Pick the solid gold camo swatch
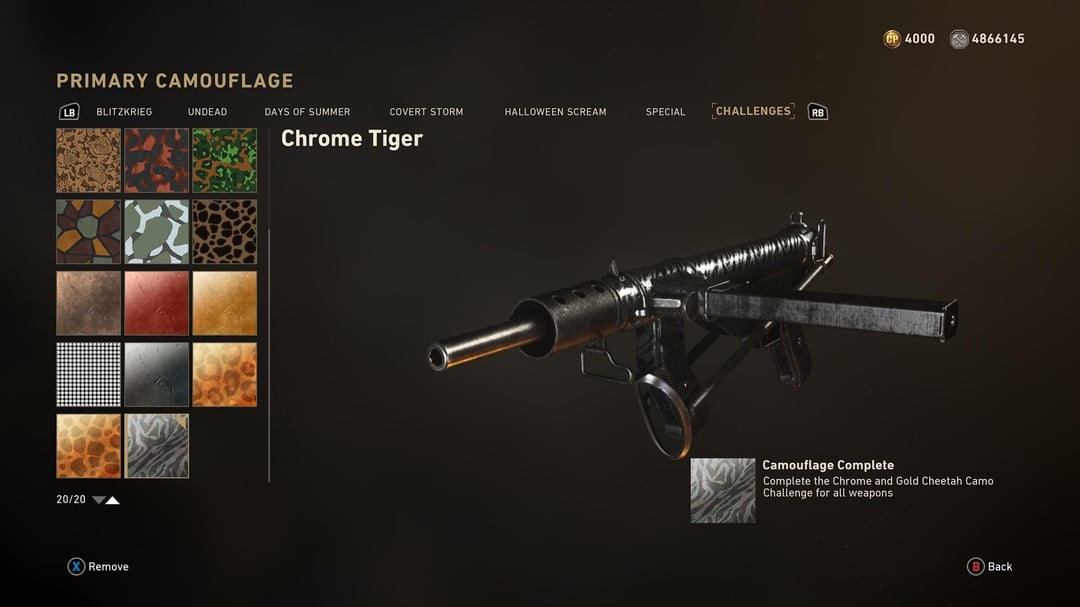Viewport: 1080px width, 607px height. click(224, 303)
